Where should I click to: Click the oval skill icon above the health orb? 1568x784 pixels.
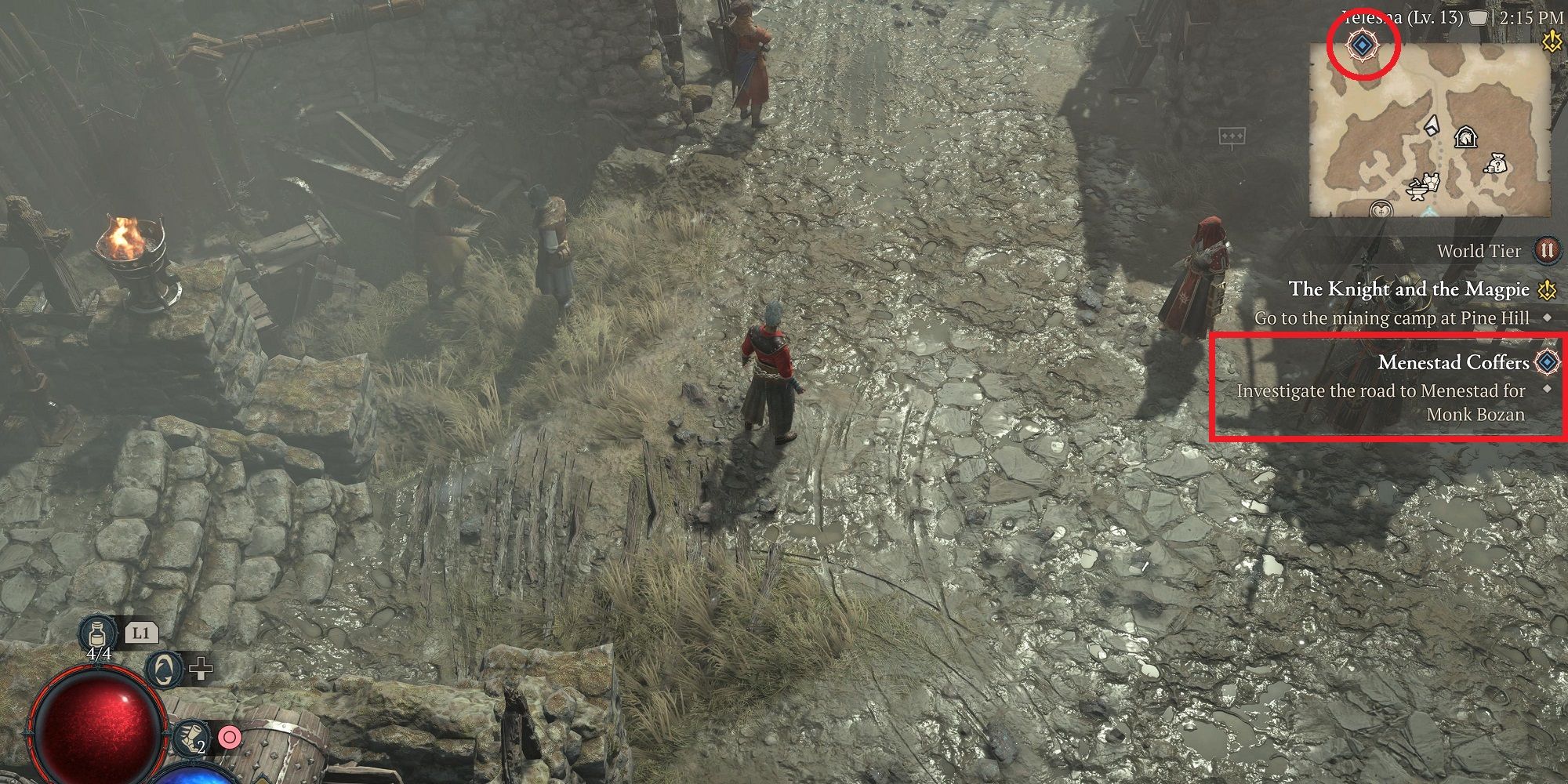point(162,670)
